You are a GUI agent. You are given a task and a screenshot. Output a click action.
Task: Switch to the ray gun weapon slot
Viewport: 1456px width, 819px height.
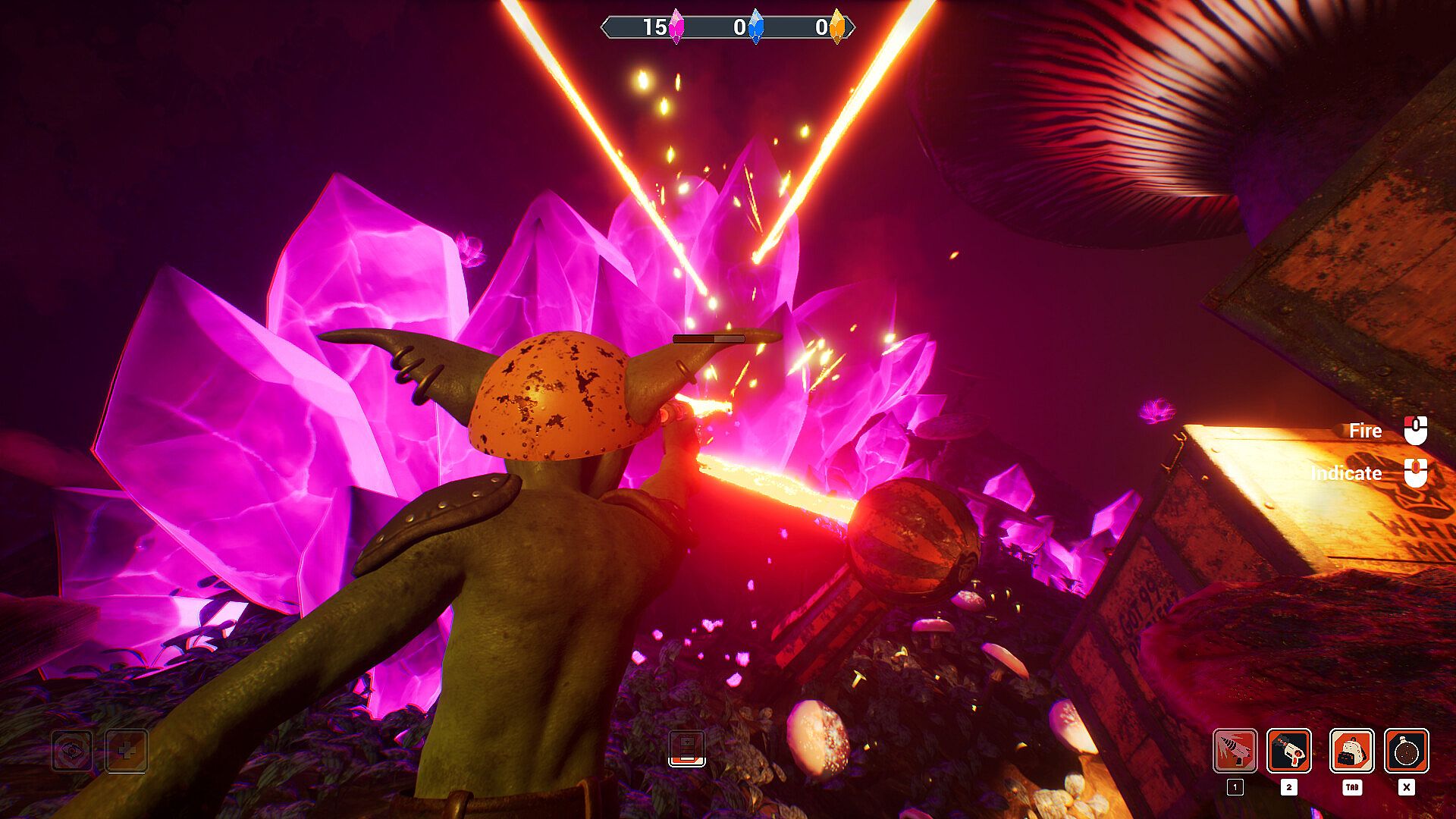pos(1288,751)
